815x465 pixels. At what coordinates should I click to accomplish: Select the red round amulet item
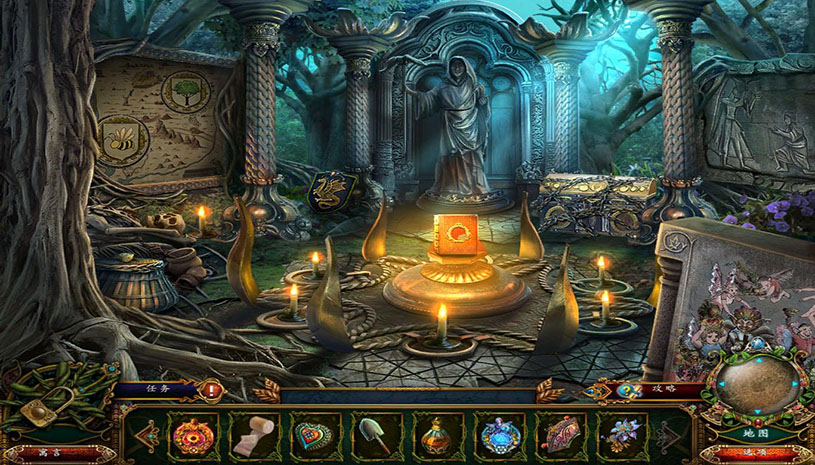click(x=190, y=436)
